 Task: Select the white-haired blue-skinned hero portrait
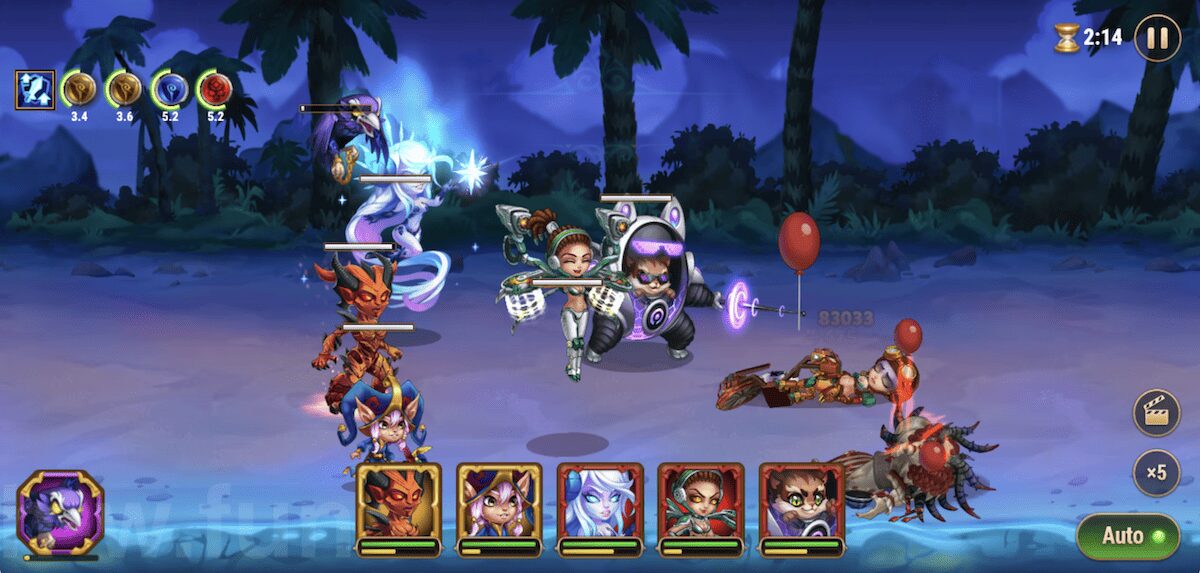(600, 502)
